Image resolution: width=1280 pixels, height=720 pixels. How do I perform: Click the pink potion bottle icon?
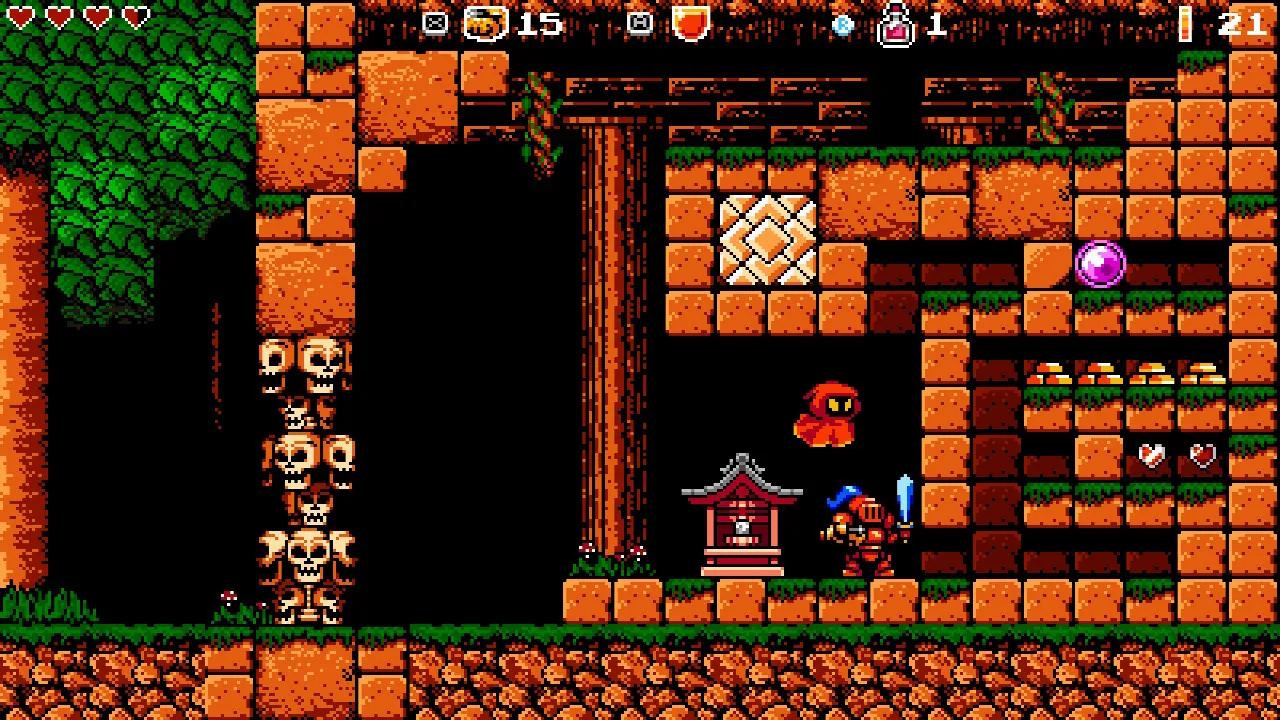coord(896,25)
